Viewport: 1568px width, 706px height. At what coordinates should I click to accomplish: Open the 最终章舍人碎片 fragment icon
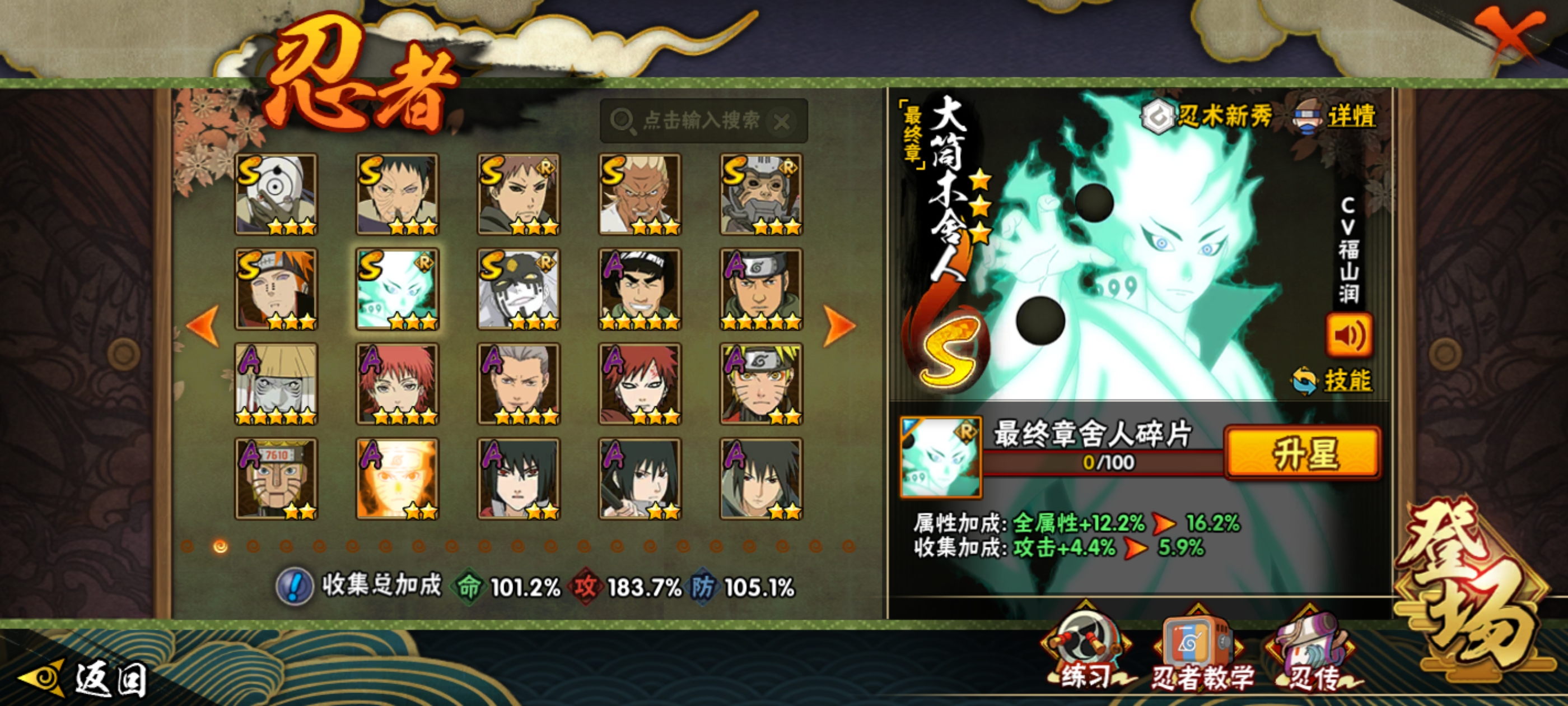tap(940, 456)
